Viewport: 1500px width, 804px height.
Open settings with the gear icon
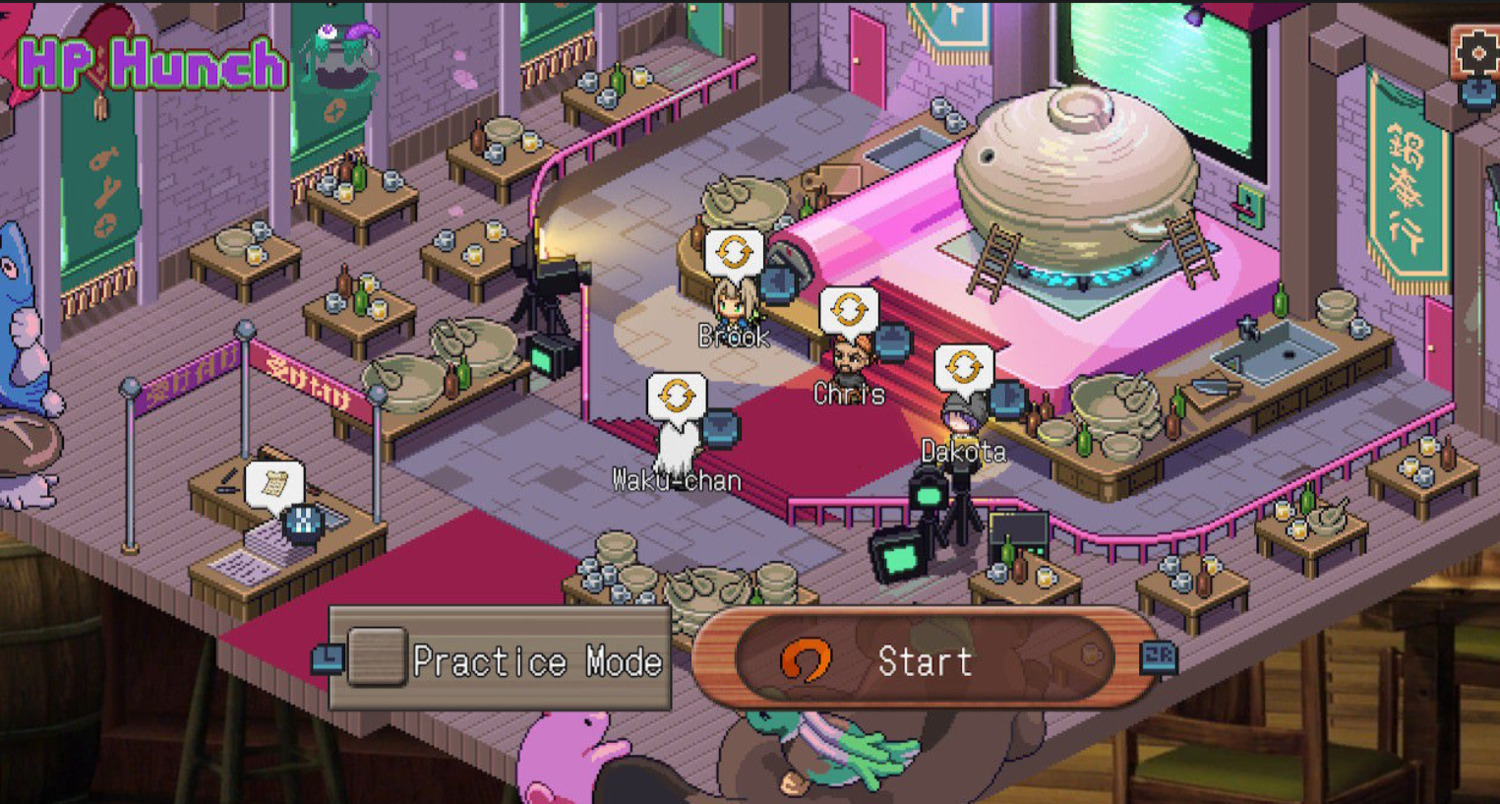pyautogui.click(x=1476, y=52)
